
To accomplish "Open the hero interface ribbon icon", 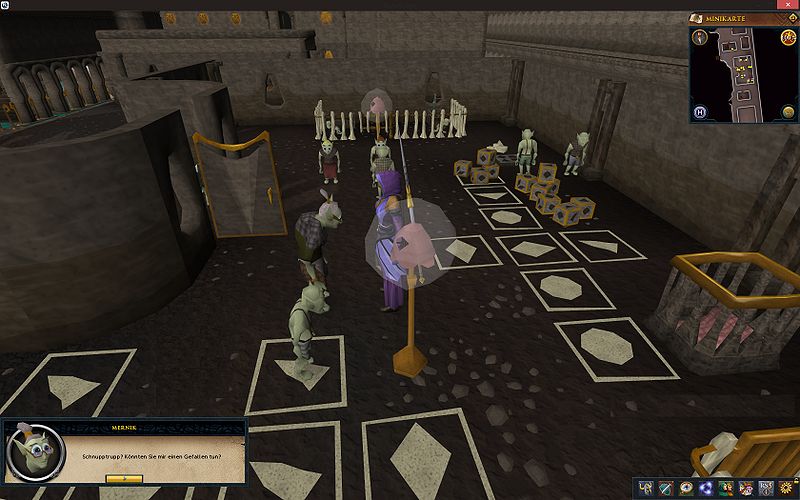I will pos(644,488).
